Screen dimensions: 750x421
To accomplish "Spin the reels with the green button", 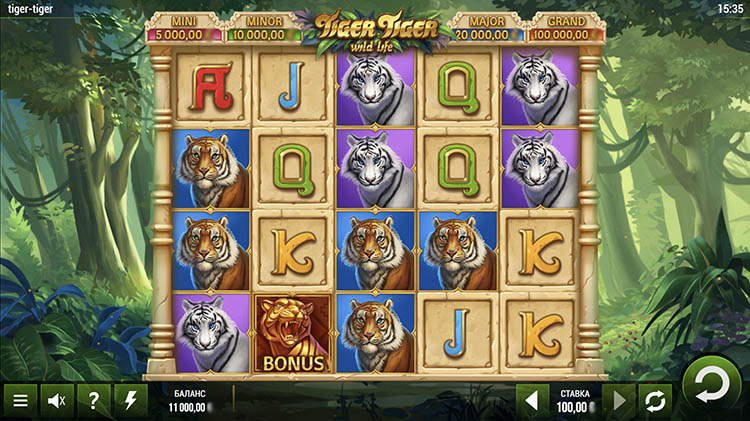I will coord(711,384).
